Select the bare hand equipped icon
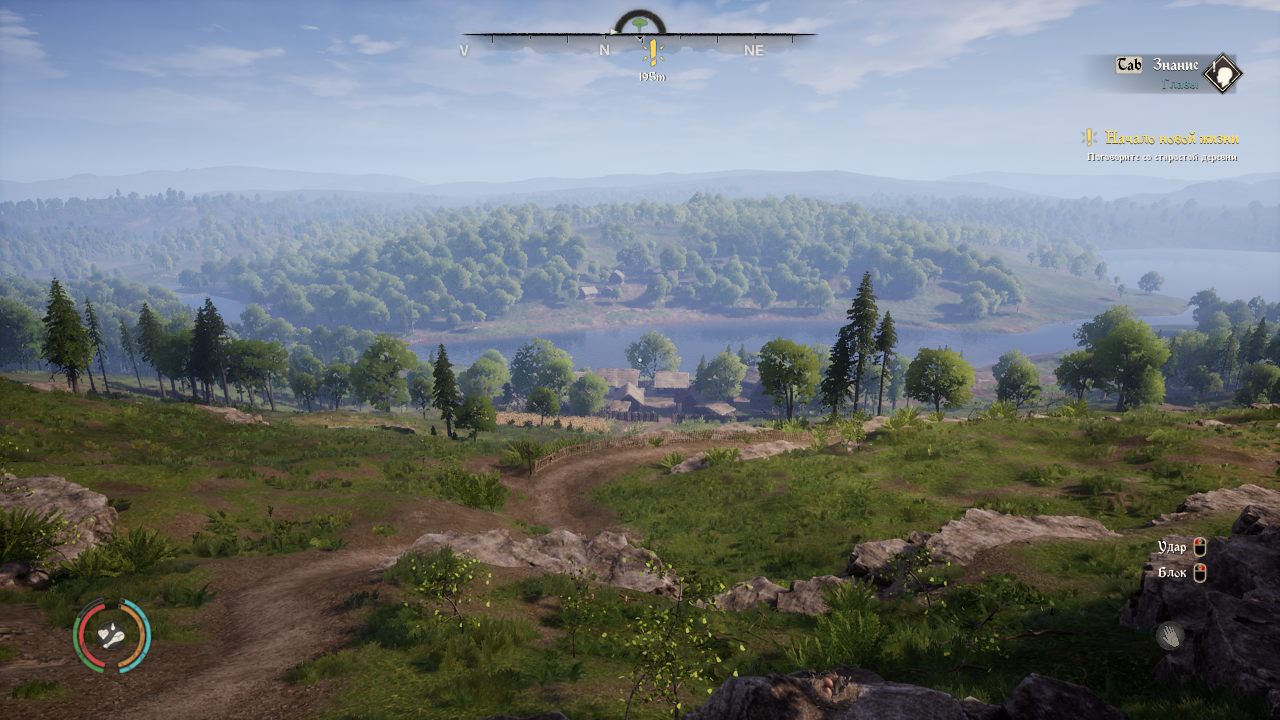 pos(1169,635)
